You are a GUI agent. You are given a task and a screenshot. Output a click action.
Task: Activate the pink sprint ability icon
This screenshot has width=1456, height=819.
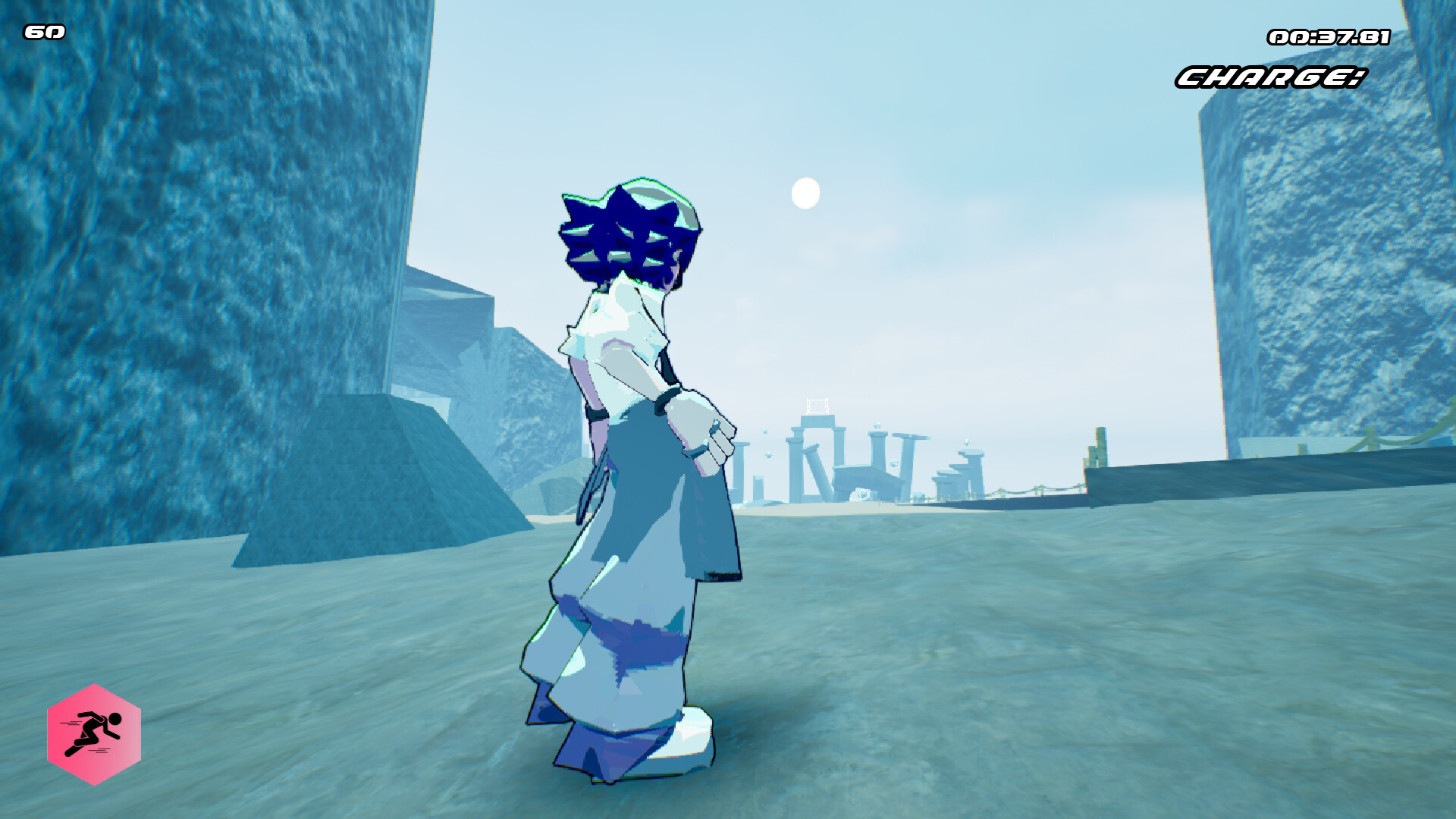[94, 734]
